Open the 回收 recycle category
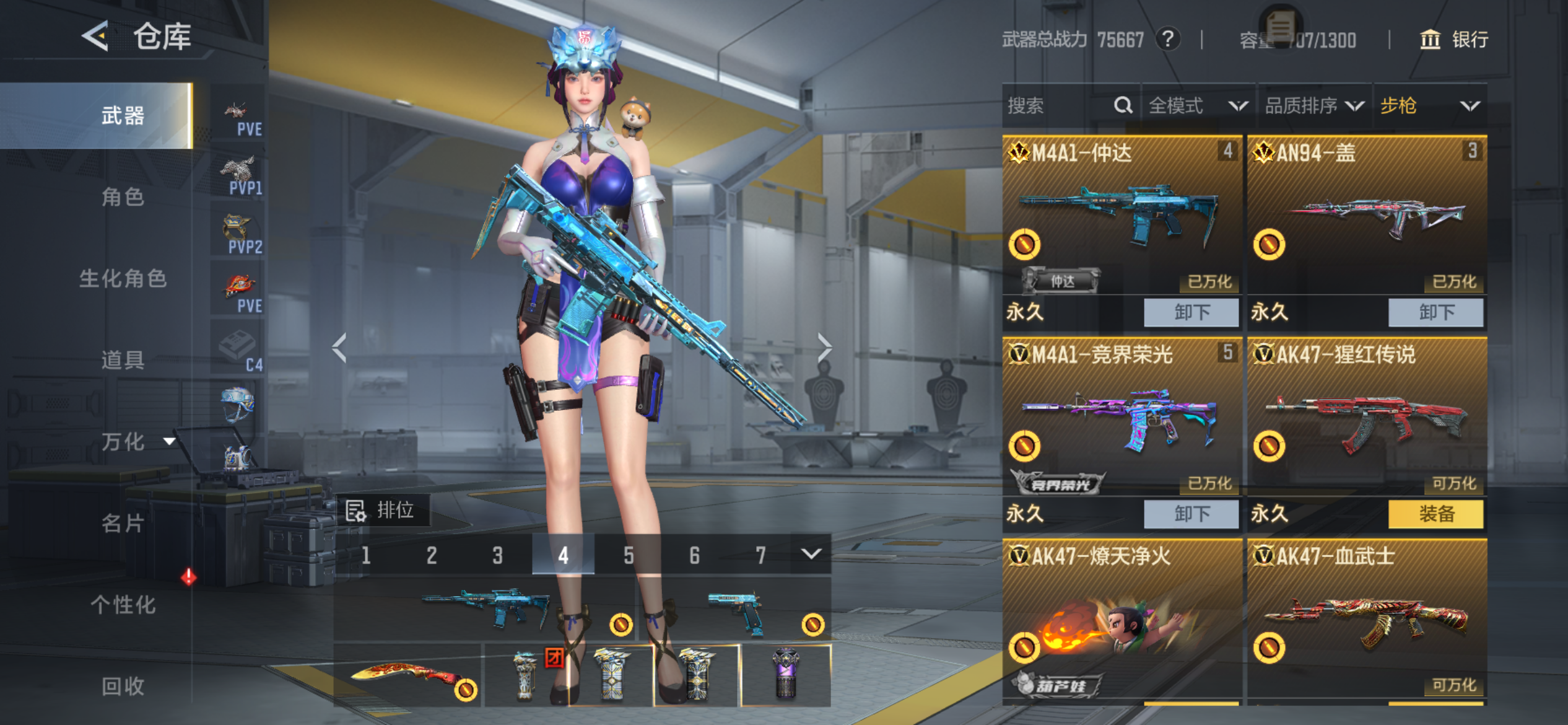 123,685
